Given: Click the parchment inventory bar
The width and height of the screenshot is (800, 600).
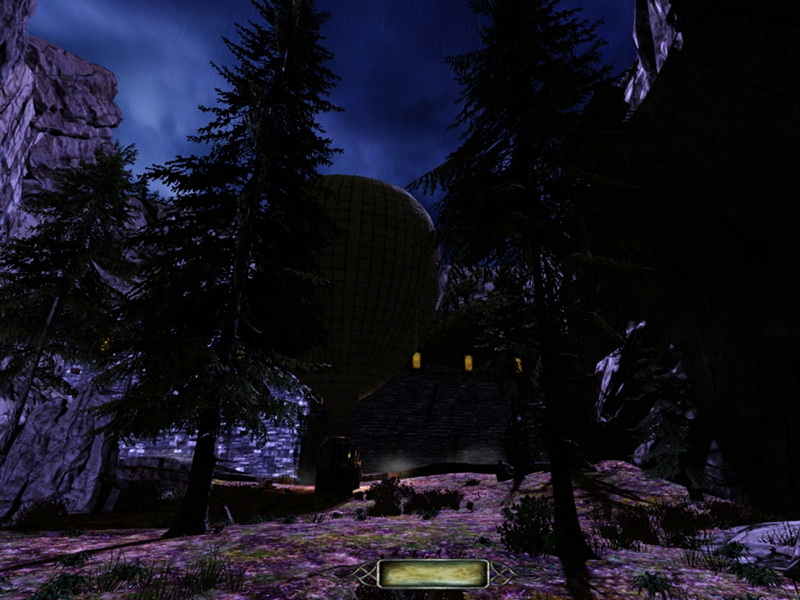Looking at the screenshot, I should coord(433,573).
